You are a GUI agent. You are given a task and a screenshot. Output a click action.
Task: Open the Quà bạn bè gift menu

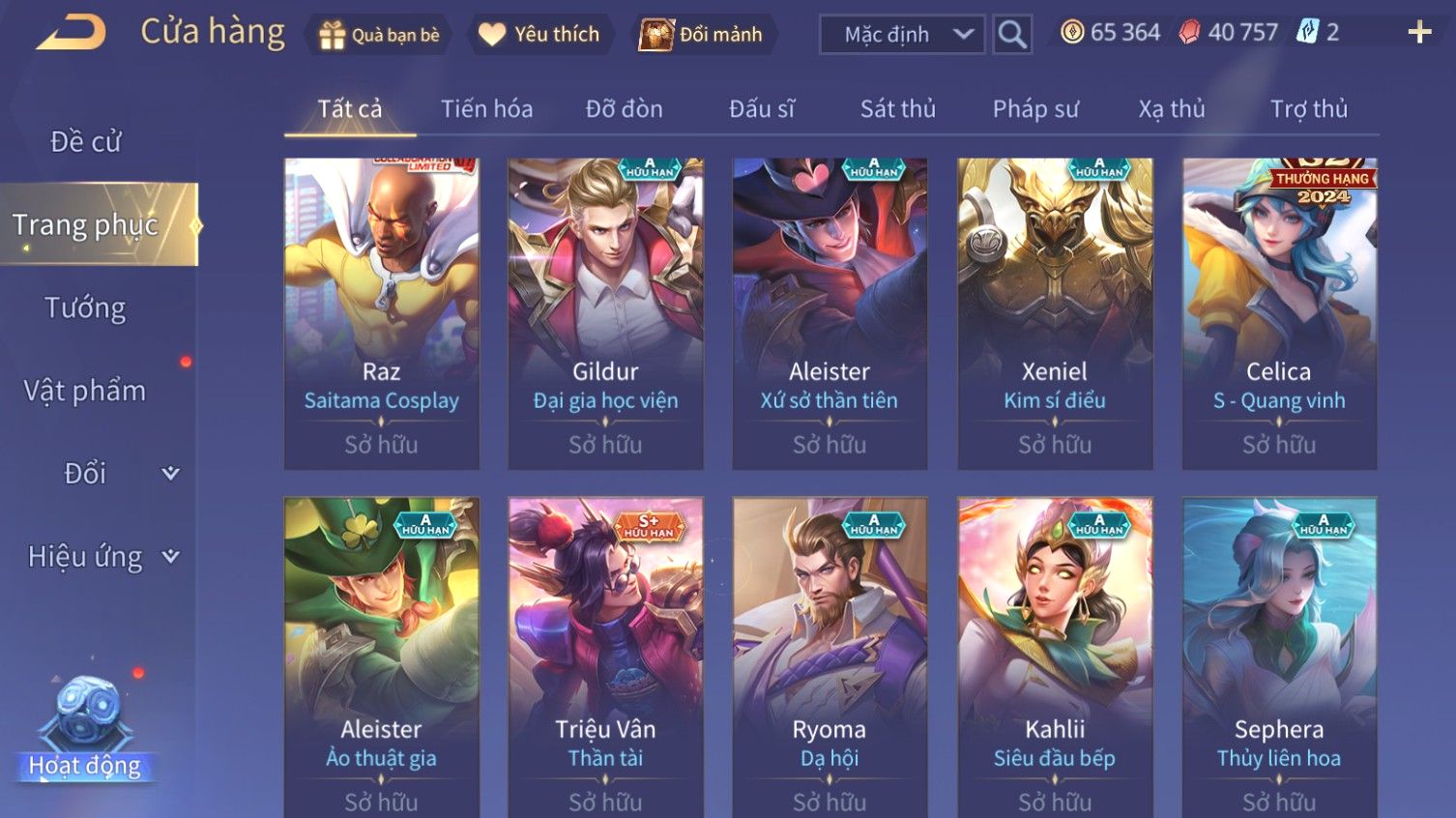pos(379,35)
